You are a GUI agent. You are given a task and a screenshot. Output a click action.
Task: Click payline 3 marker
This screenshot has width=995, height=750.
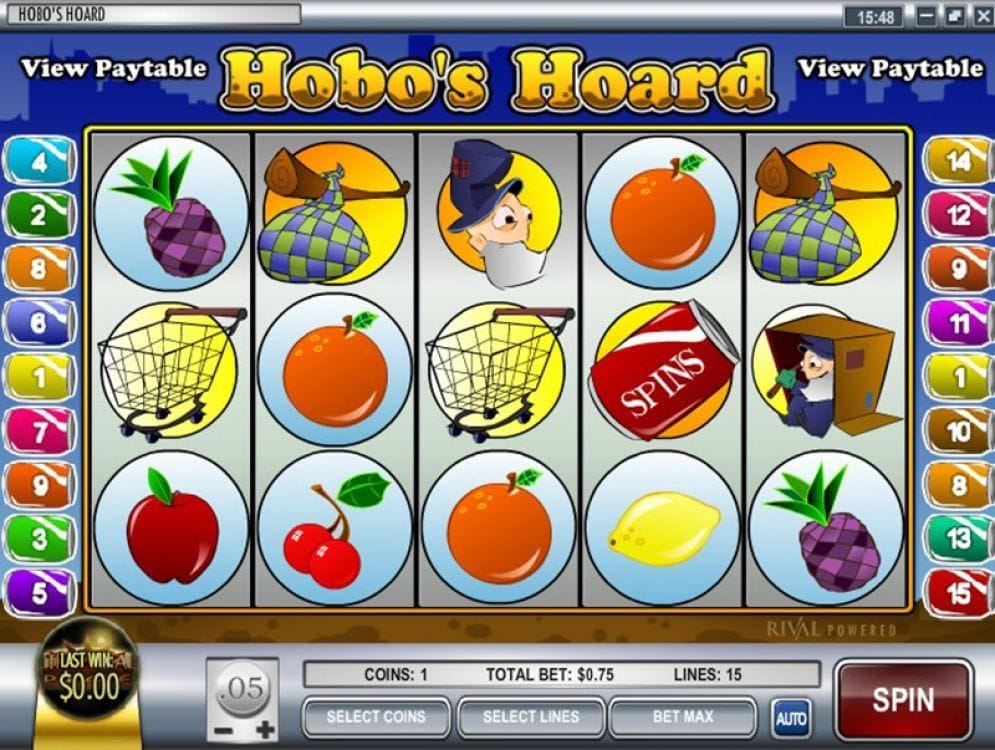pos(39,539)
